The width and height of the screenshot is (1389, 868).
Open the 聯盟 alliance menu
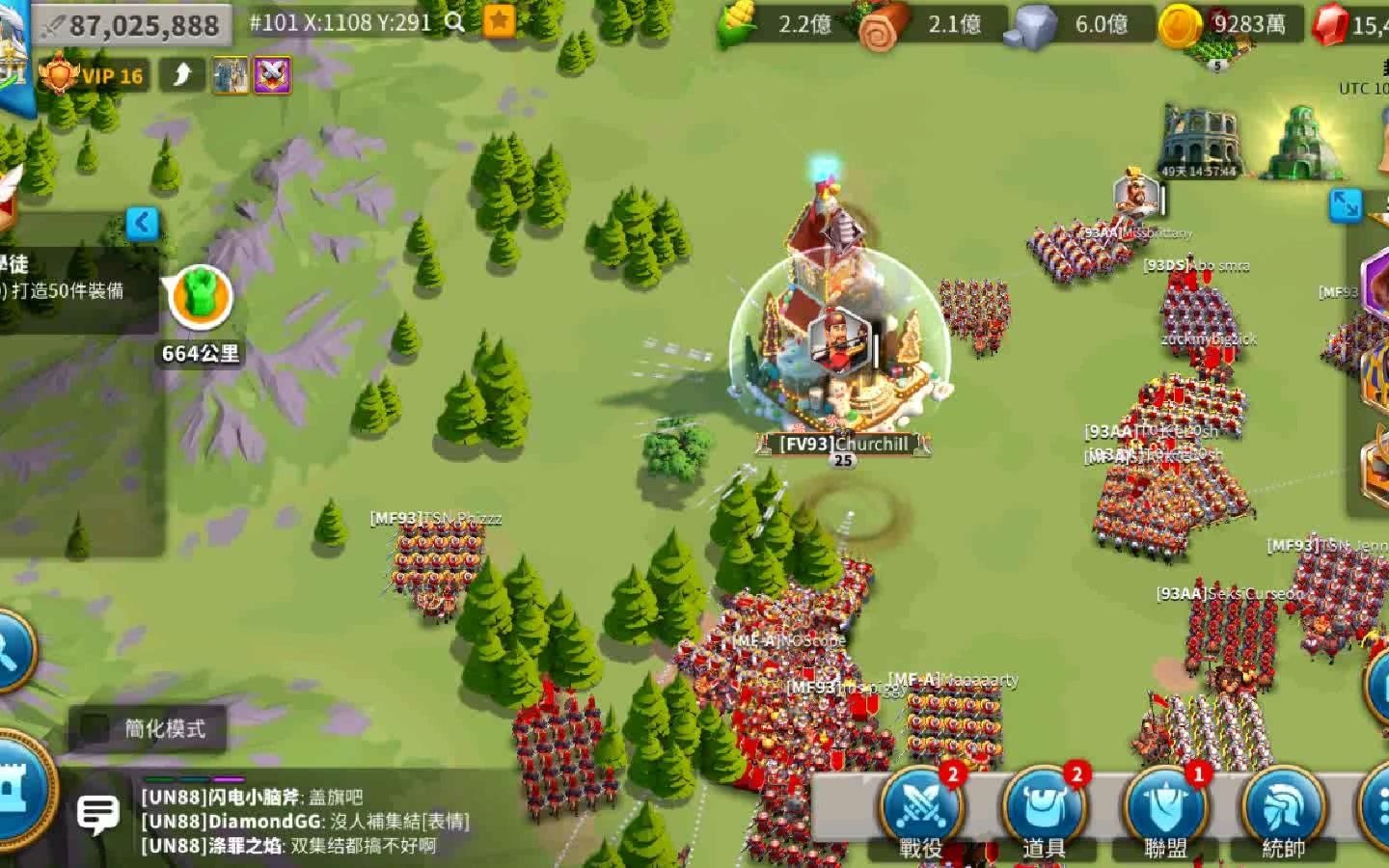click(x=1165, y=808)
